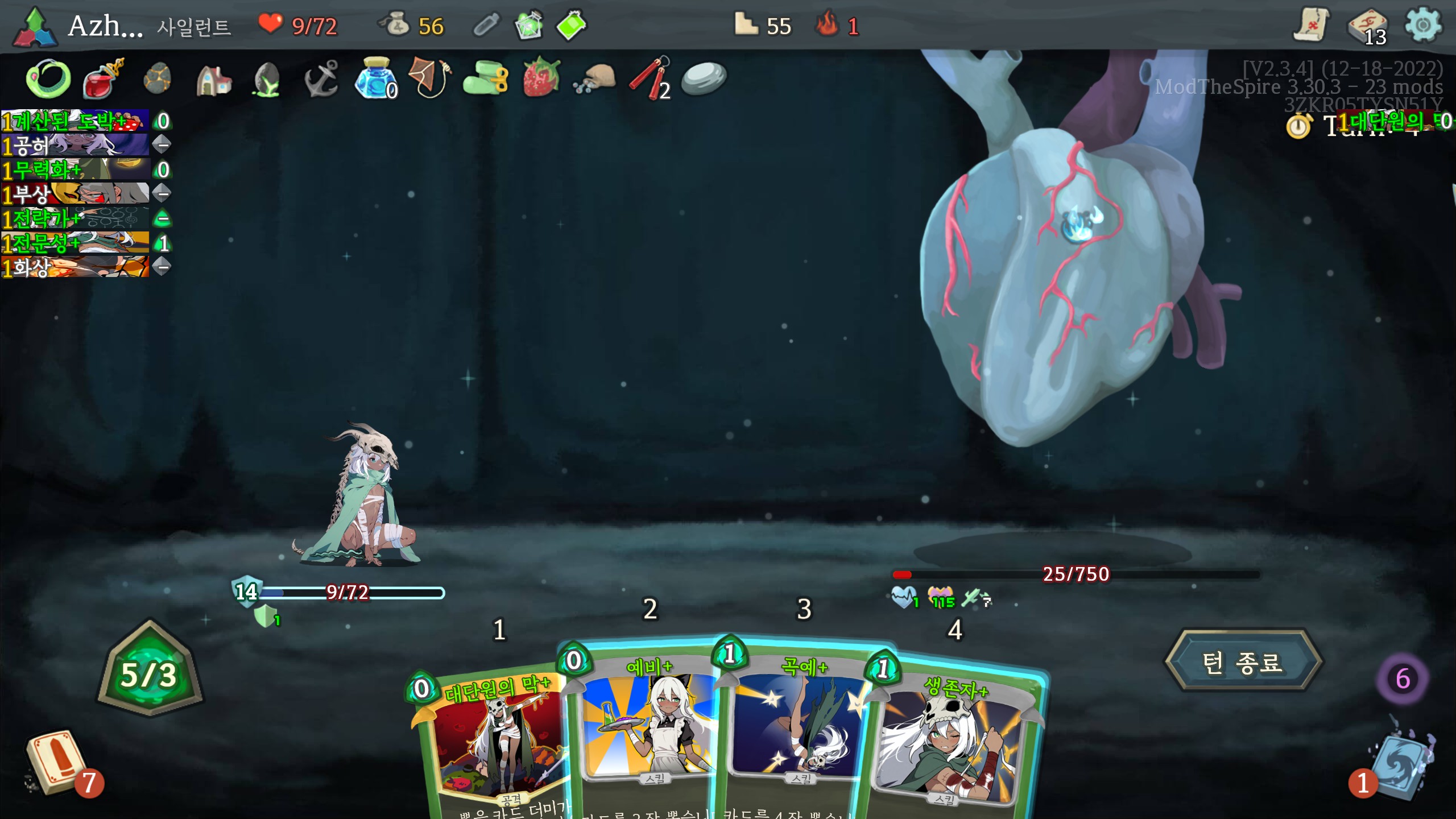The image size is (1456, 819).
Task: Open the settings gear
Action: (1422, 26)
